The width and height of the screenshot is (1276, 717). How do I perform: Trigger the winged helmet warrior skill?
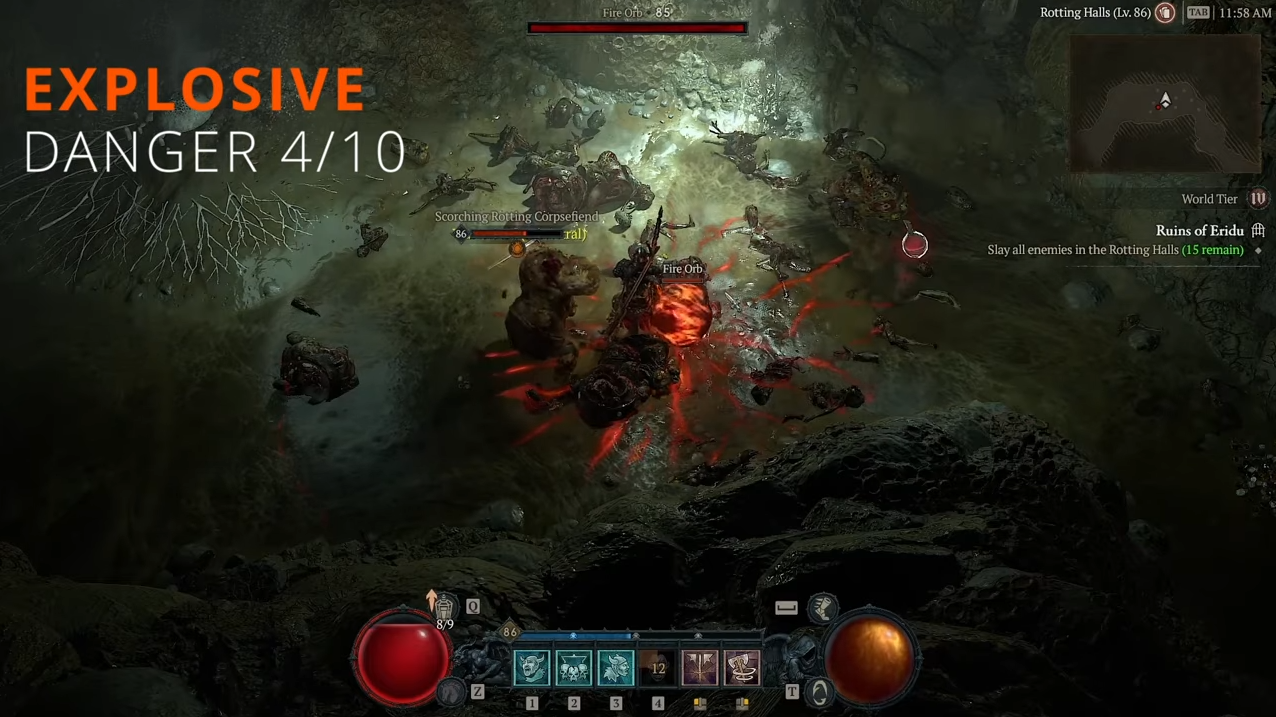(x=616, y=668)
